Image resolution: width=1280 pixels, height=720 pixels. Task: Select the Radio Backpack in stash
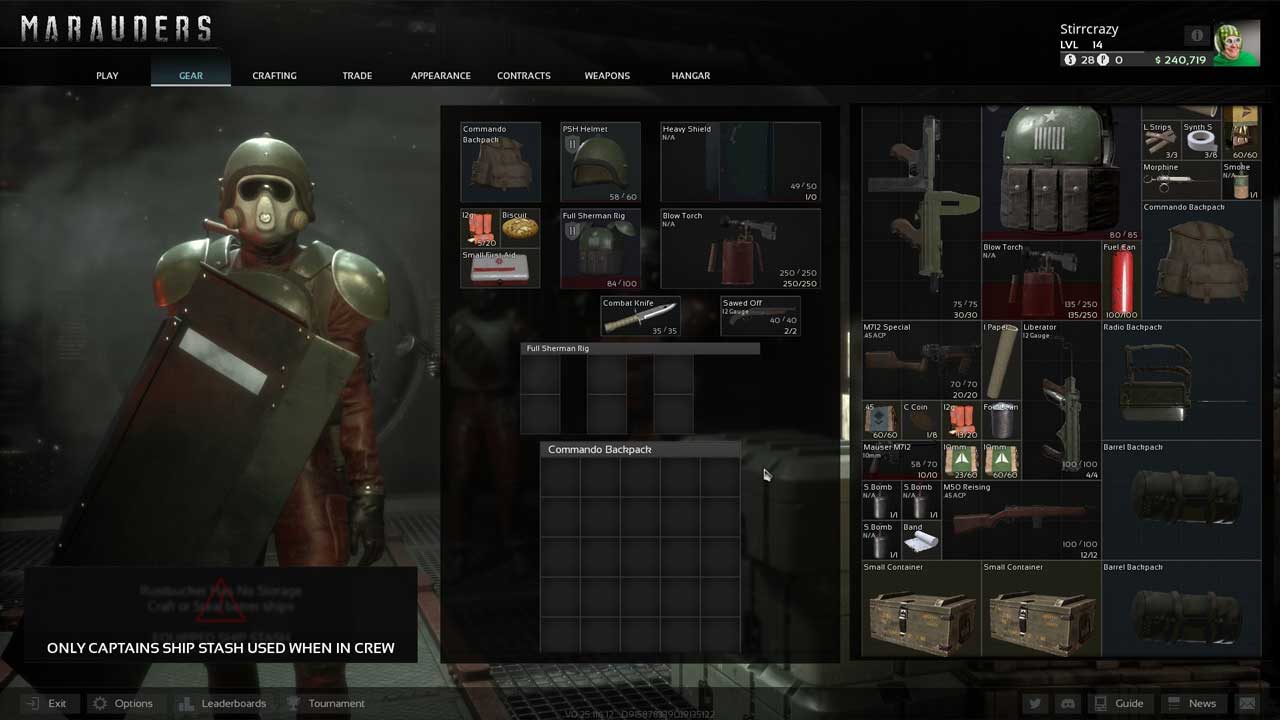(x=1181, y=380)
